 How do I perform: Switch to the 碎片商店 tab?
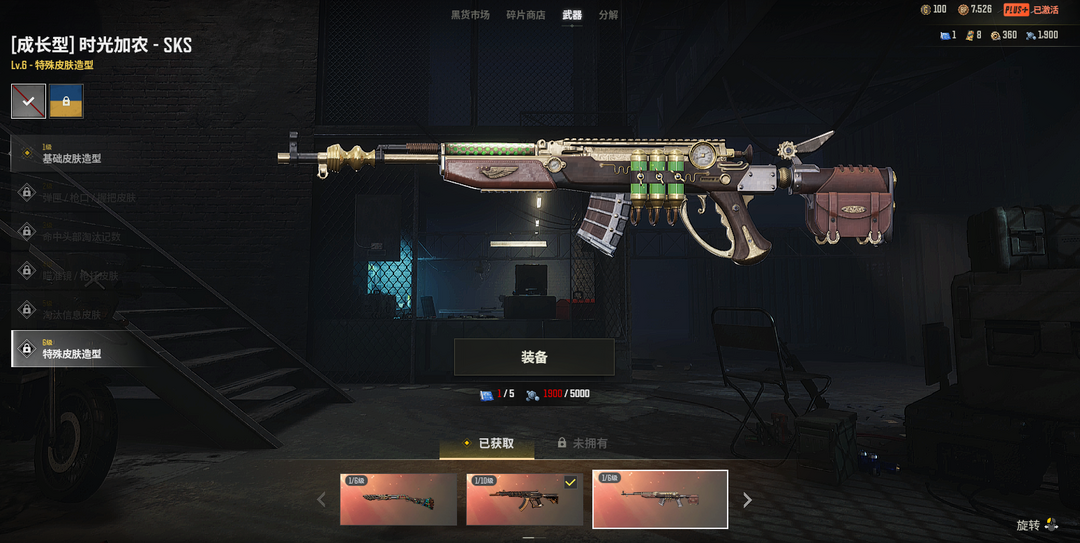point(526,15)
